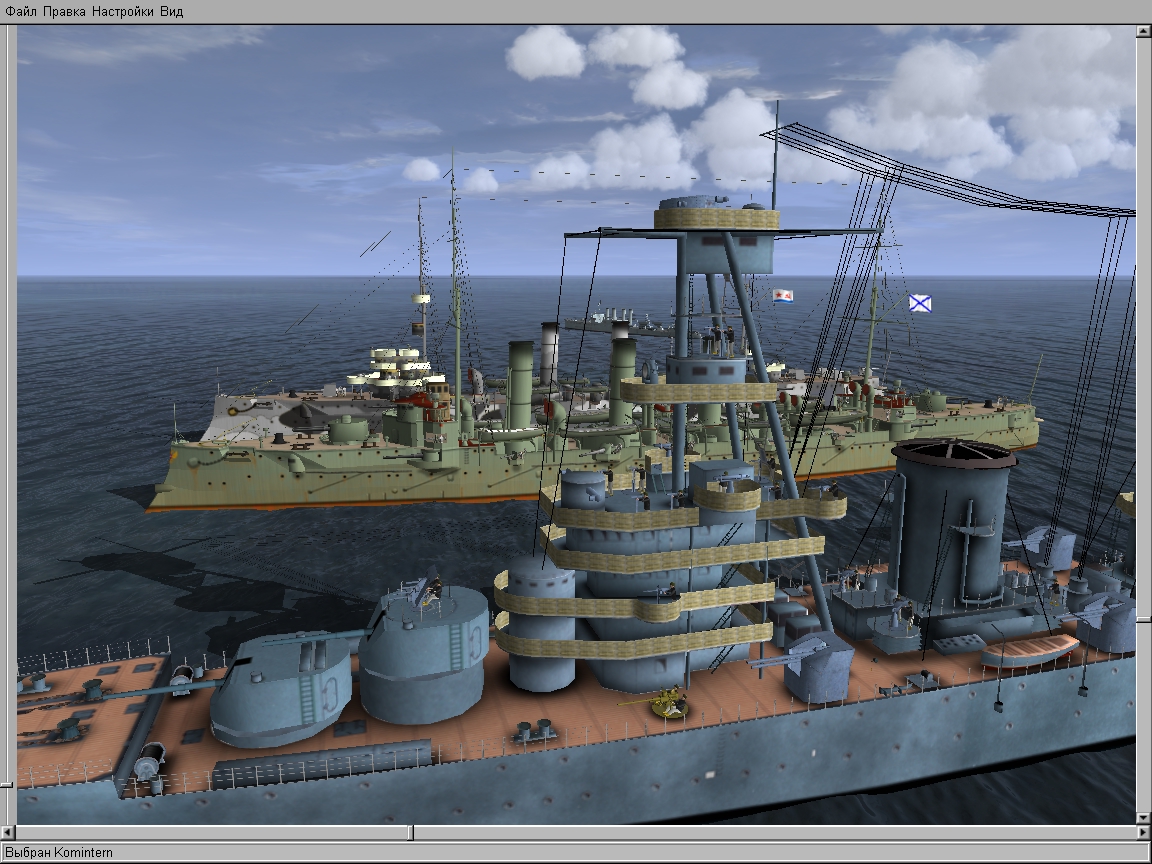The image size is (1152, 864).
Task: Open the Файл menu
Action: point(21,12)
